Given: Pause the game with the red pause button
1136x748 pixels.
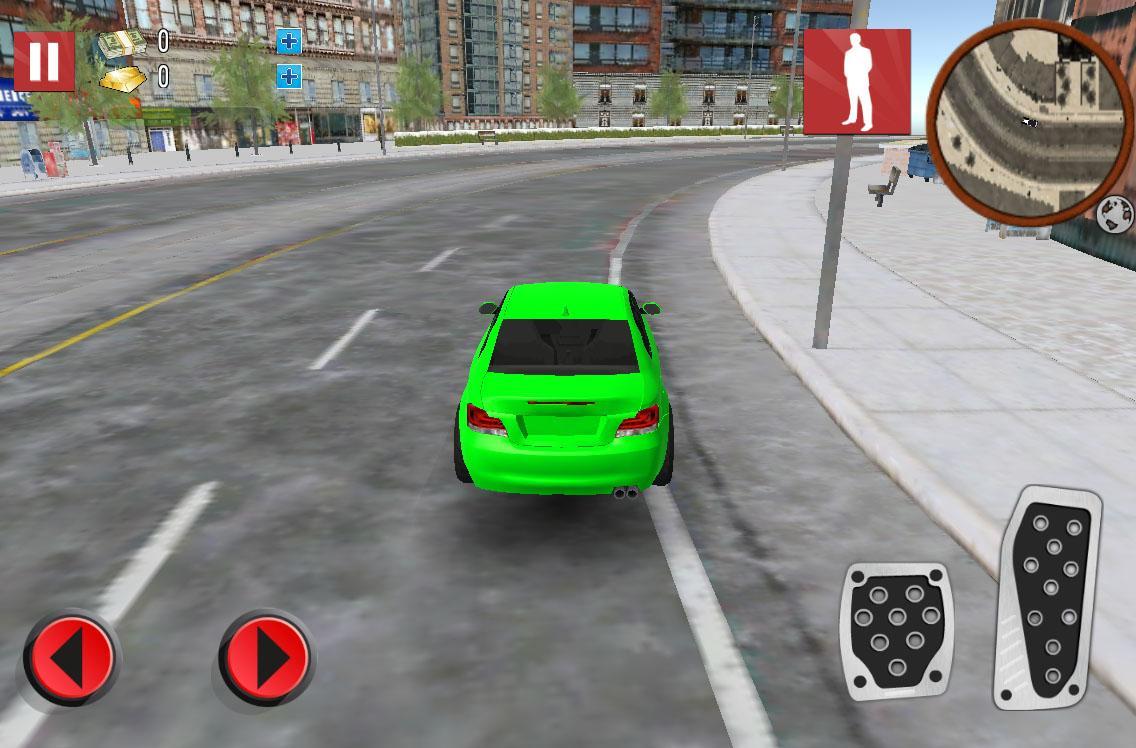Looking at the screenshot, I should [44, 61].
